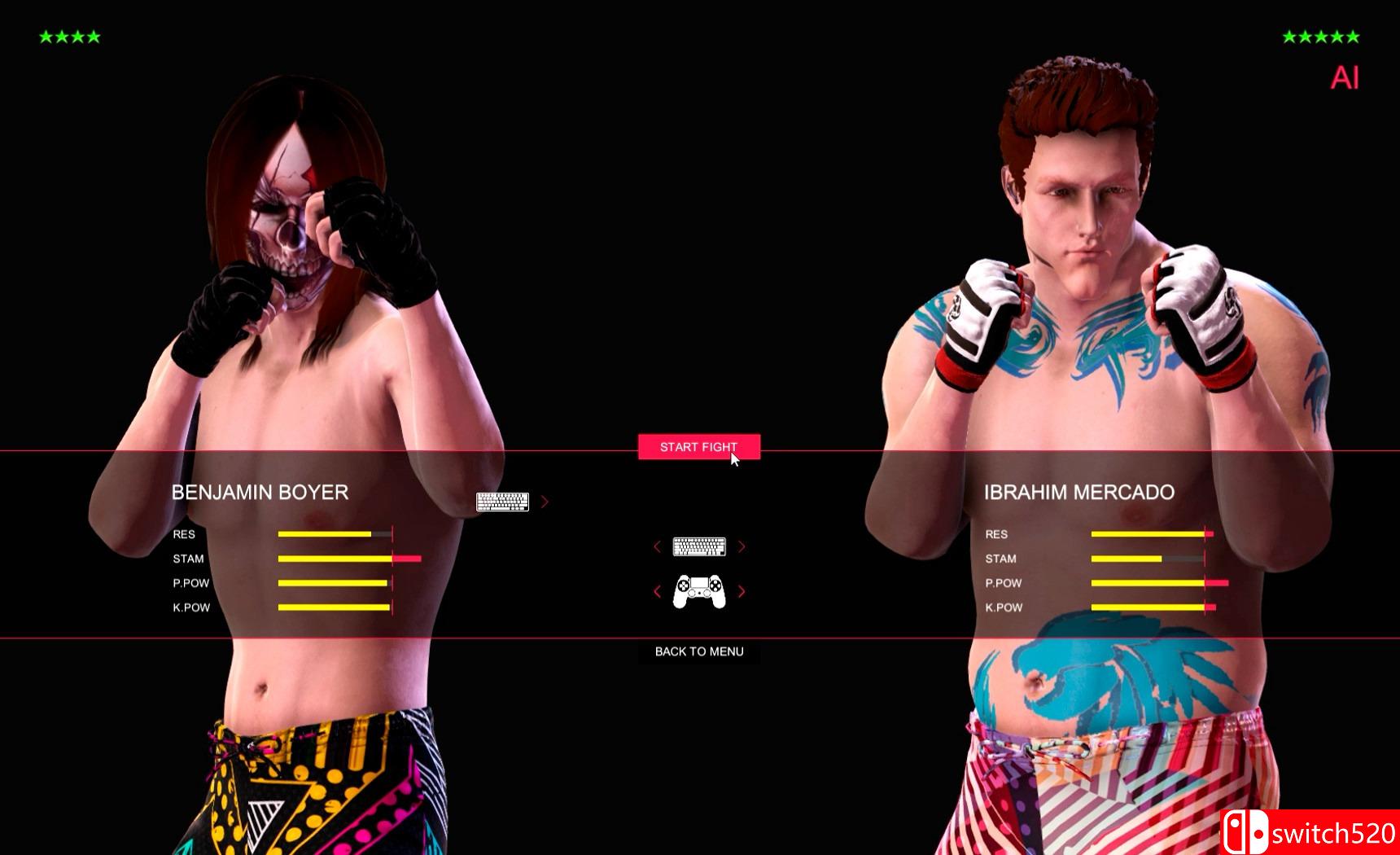
Task: Select the gamepad controller icon
Action: pyautogui.click(x=698, y=592)
